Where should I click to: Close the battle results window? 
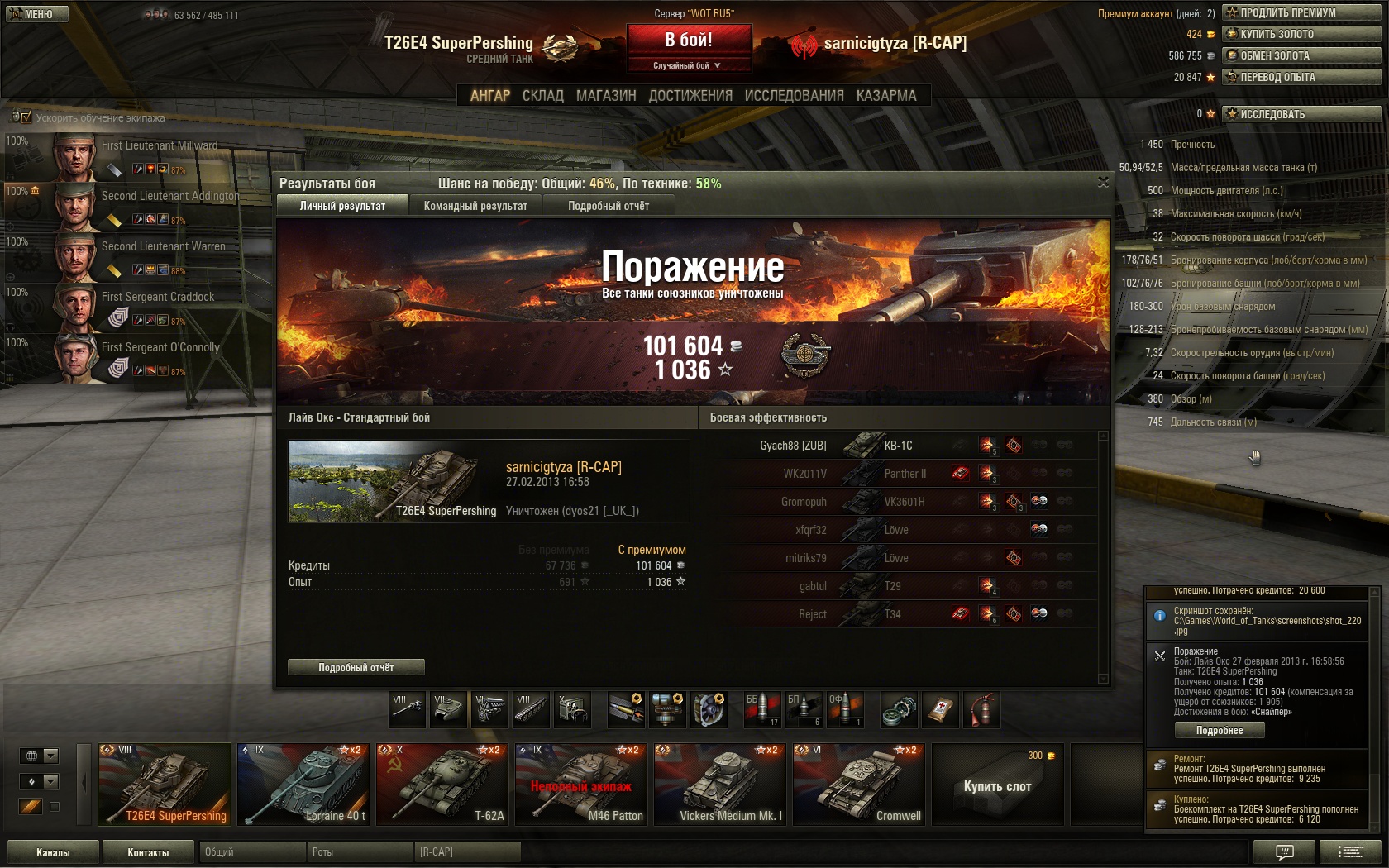tap(1103, 183)
